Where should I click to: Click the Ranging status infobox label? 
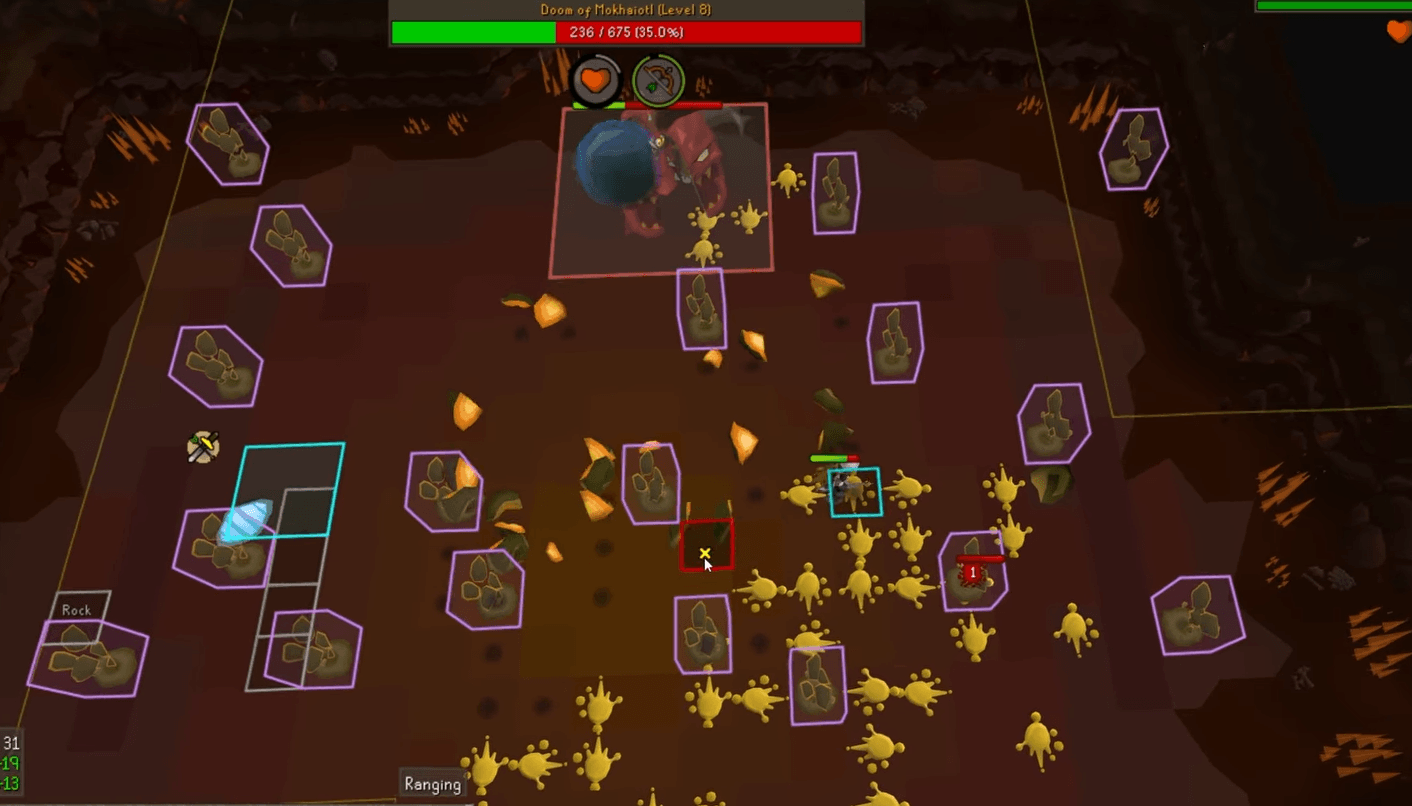pos(432,784)
